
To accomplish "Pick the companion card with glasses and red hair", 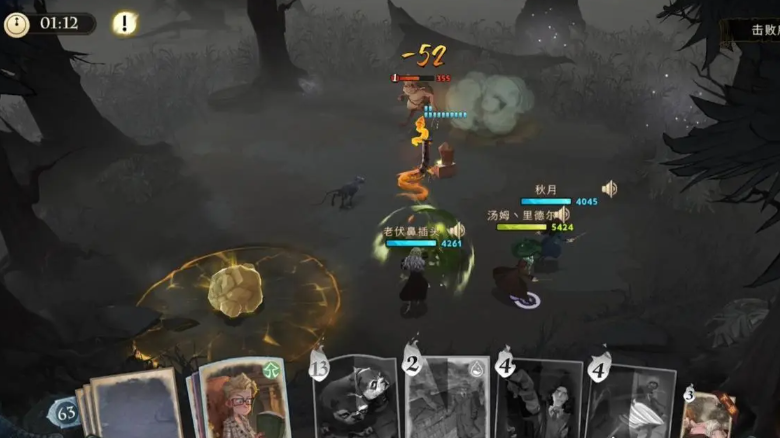I will (243, 400).
